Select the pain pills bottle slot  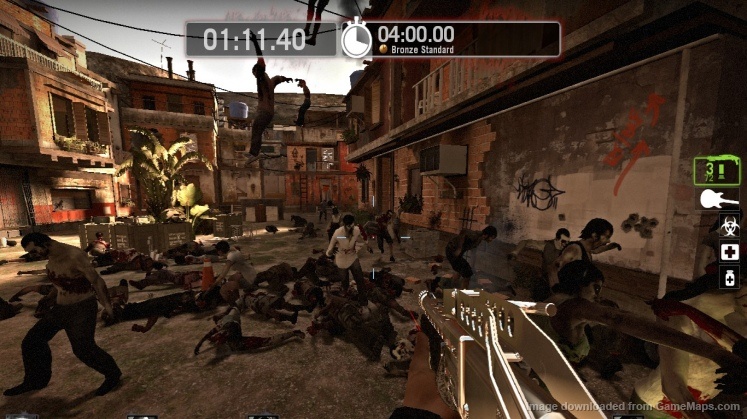click(730, 278)
